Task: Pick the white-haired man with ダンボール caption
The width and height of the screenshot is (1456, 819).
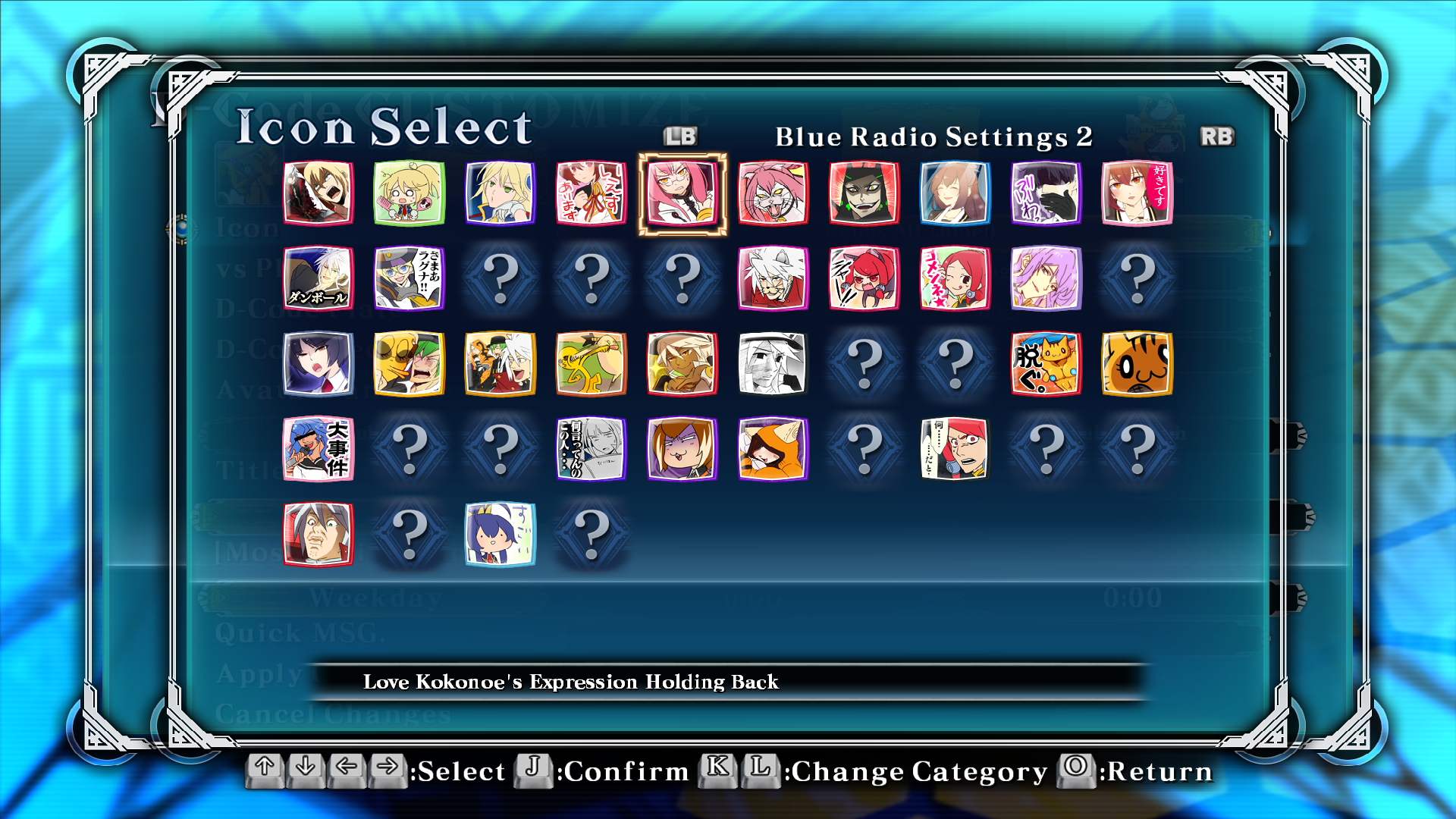Action: coord(318,278)
